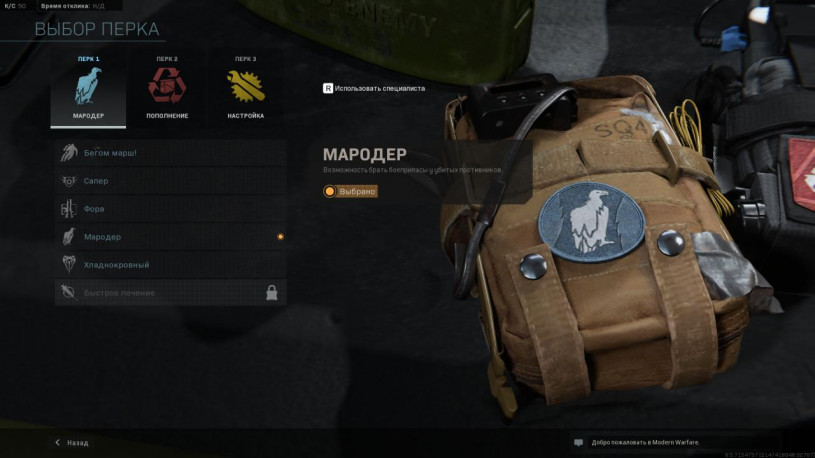Open the Перк 2 Пополнение tab
The height and width of the screenshot is (458, 815).
(x=166, y=89)
